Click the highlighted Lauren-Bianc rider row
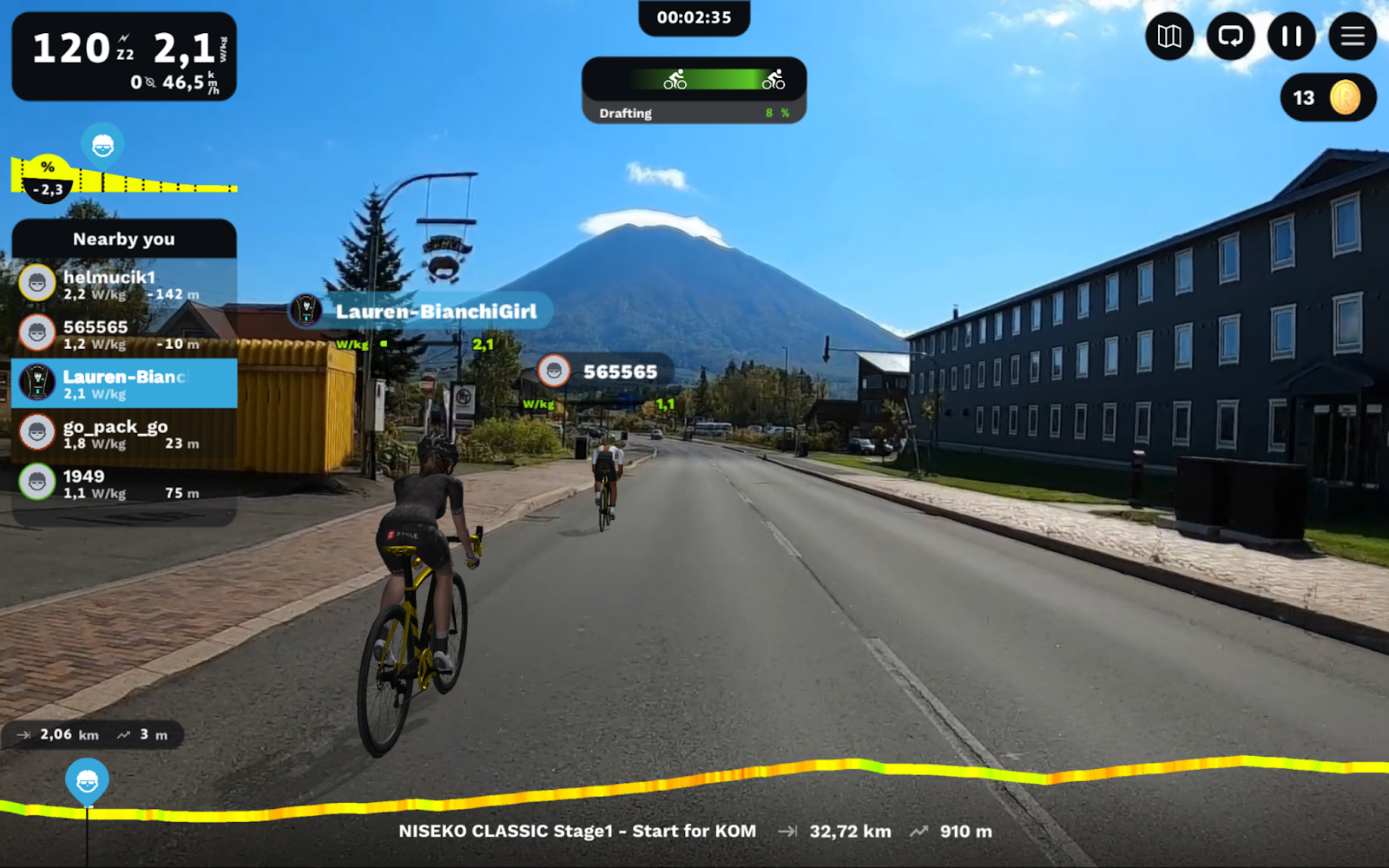Viewport: 1389px width, 868px height. pyautogui.click(x=124, y=384)
